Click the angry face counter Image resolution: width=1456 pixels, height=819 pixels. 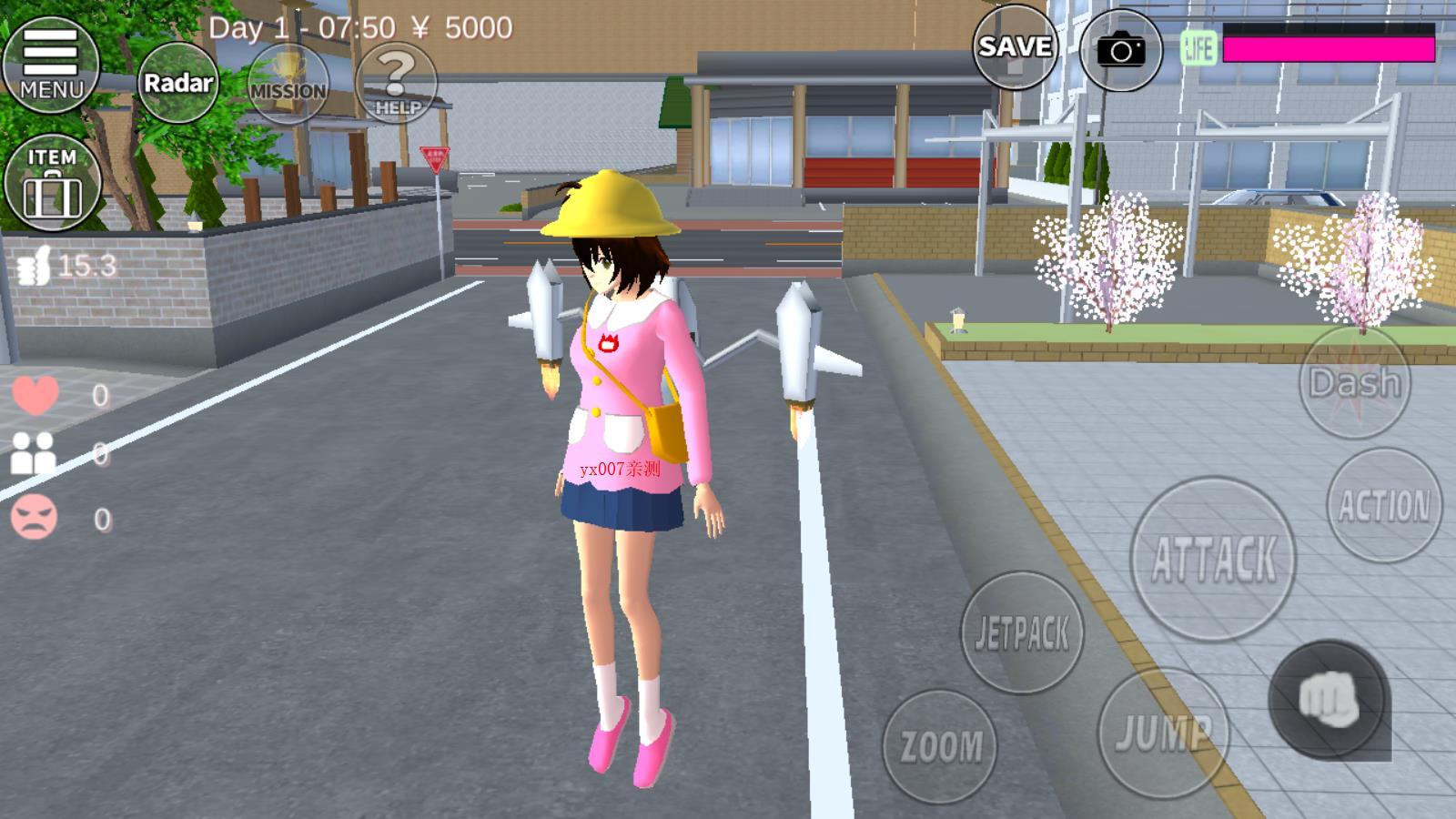pos(35,518)
